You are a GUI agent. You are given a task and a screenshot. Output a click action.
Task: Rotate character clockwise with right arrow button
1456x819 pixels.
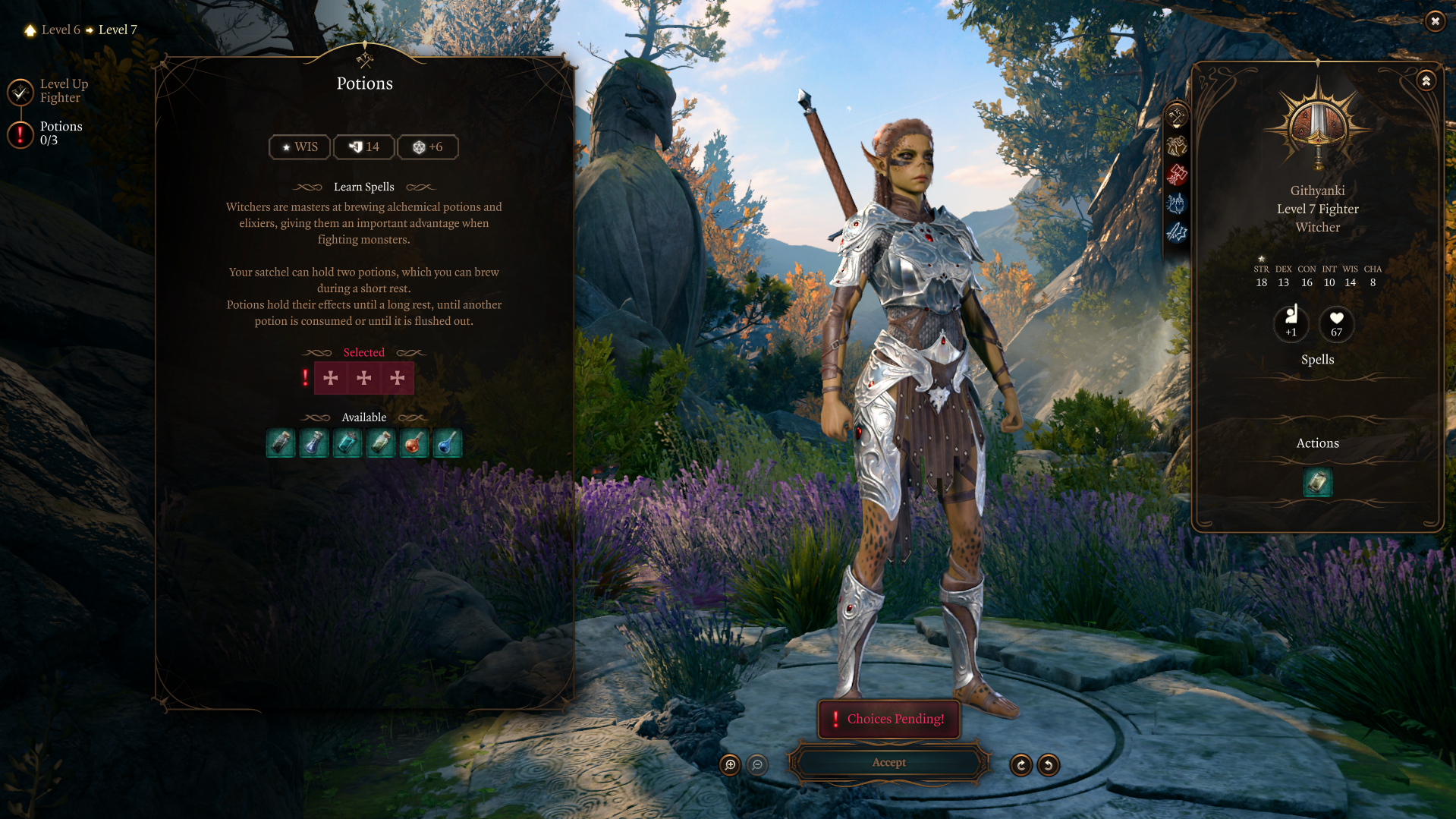point(1021,765)
